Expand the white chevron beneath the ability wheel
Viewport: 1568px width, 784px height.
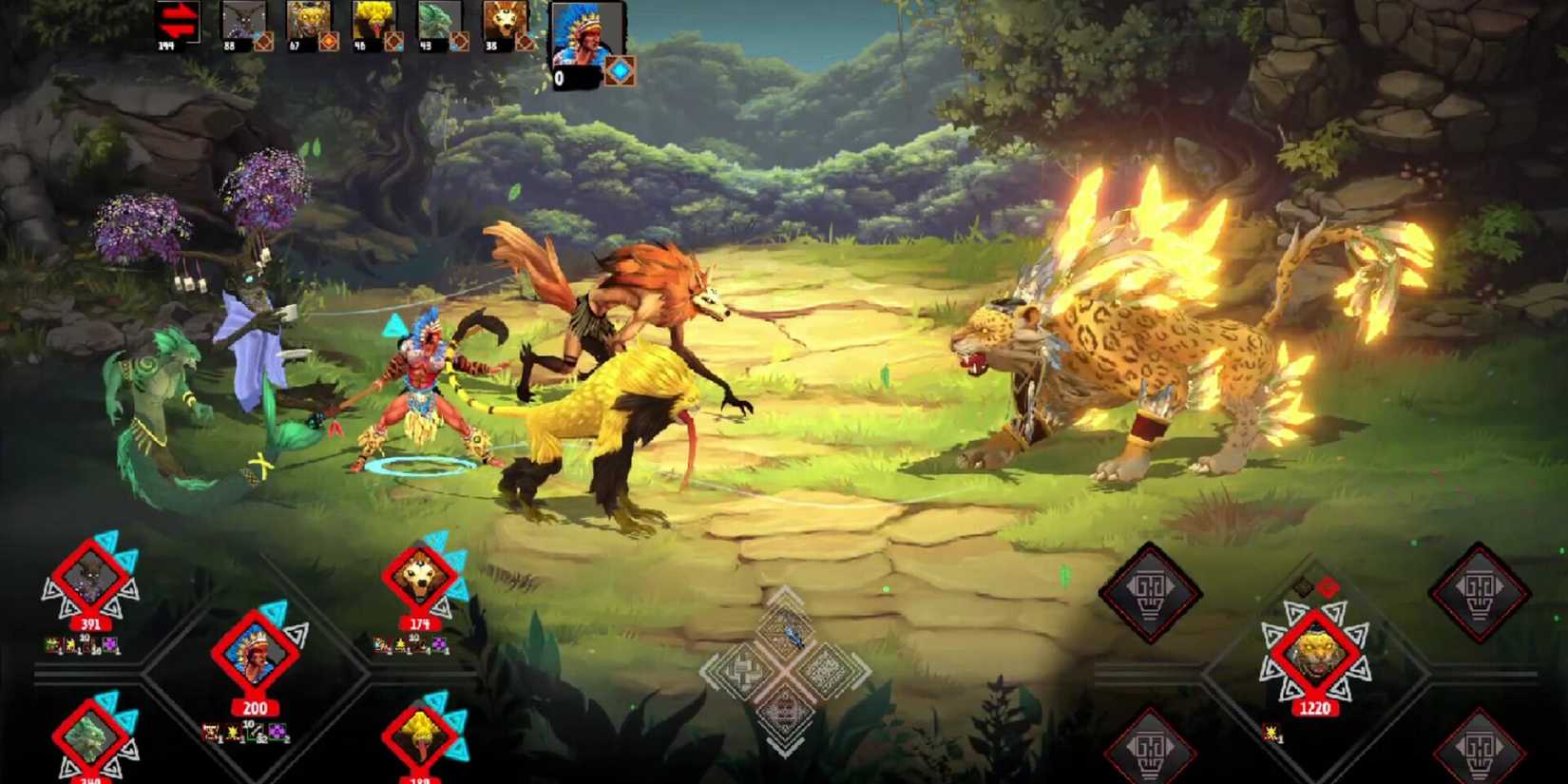(783, 745)
